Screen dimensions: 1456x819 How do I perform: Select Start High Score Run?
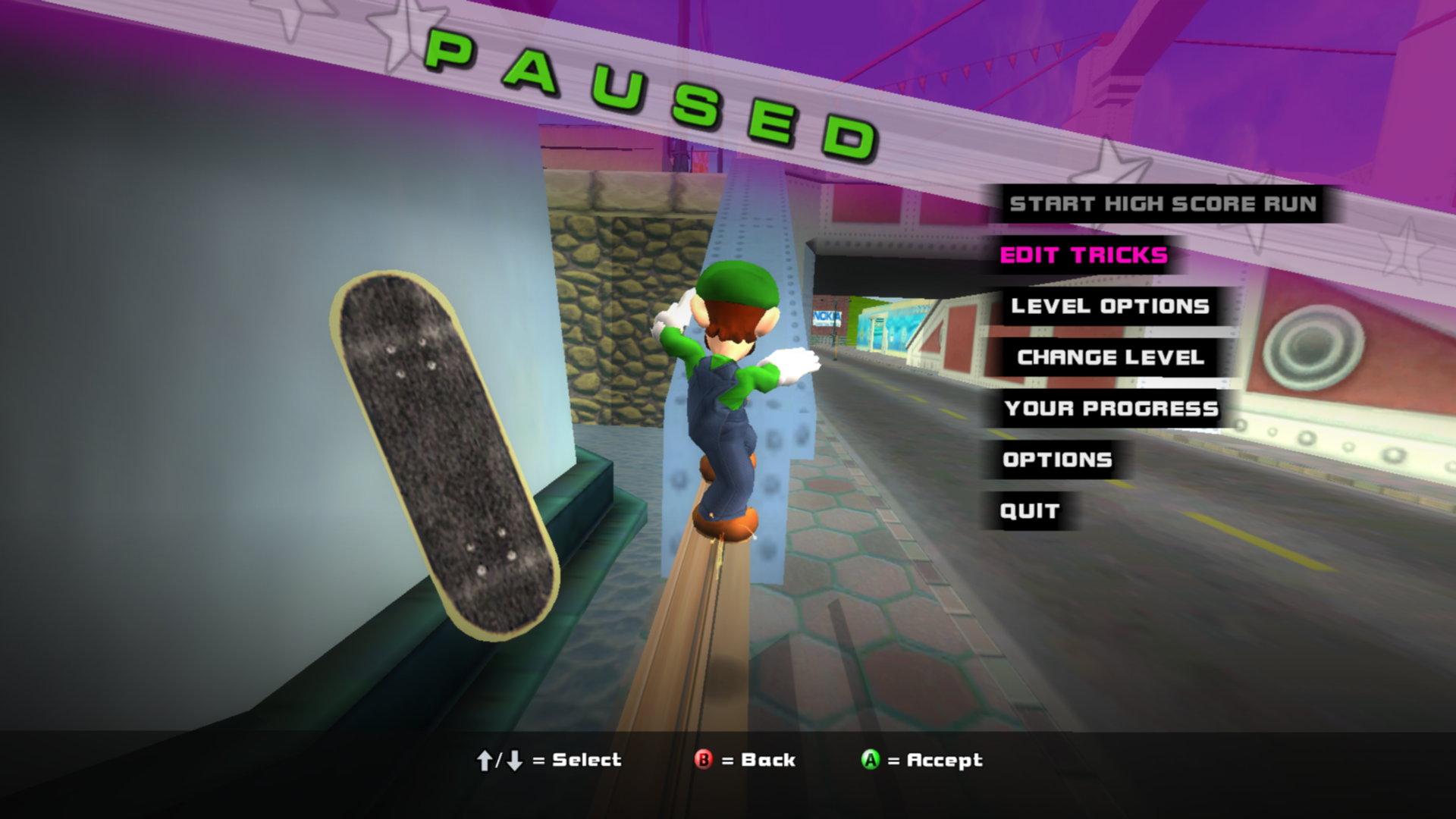pyautogui.click(x=1163, y=204)
